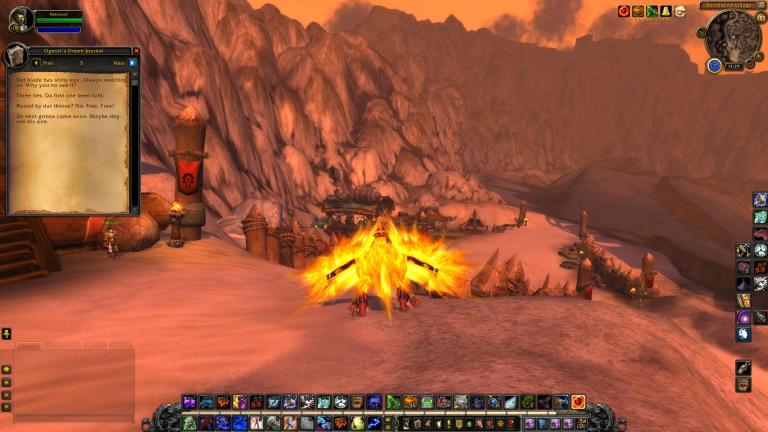The image size is (768, 432).
Task: Click the player portrait frame
Action: (x=20, y=20)
